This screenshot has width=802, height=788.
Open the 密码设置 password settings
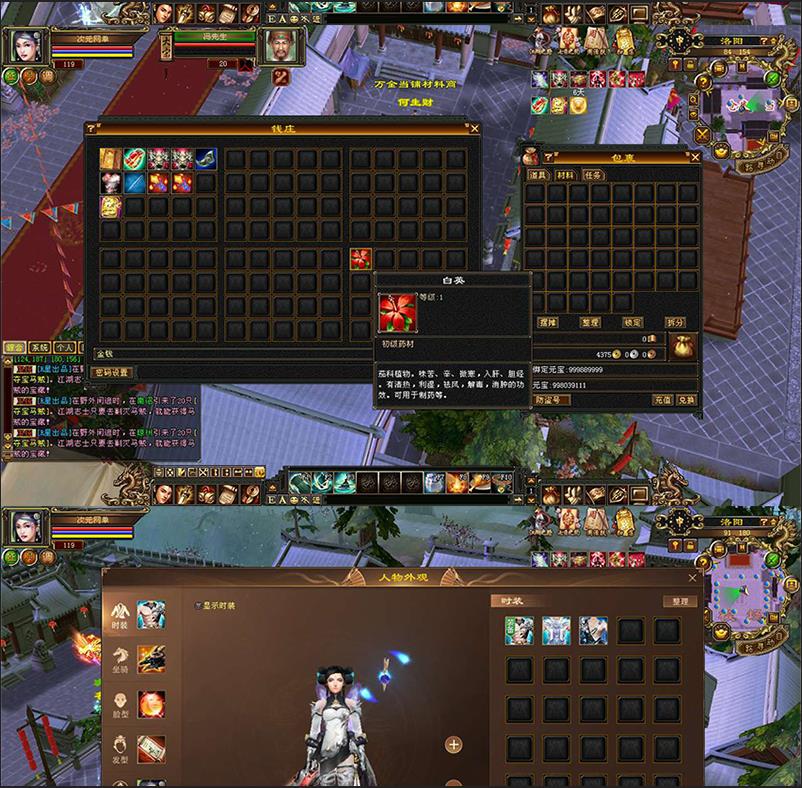pyautogui.click(x=112, y=373)
